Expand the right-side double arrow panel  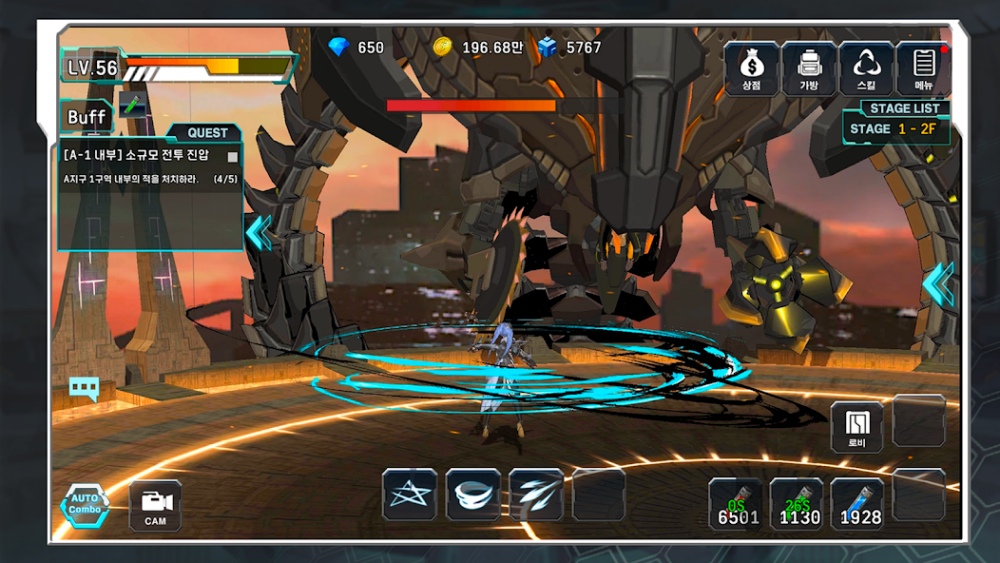(937, 284)
